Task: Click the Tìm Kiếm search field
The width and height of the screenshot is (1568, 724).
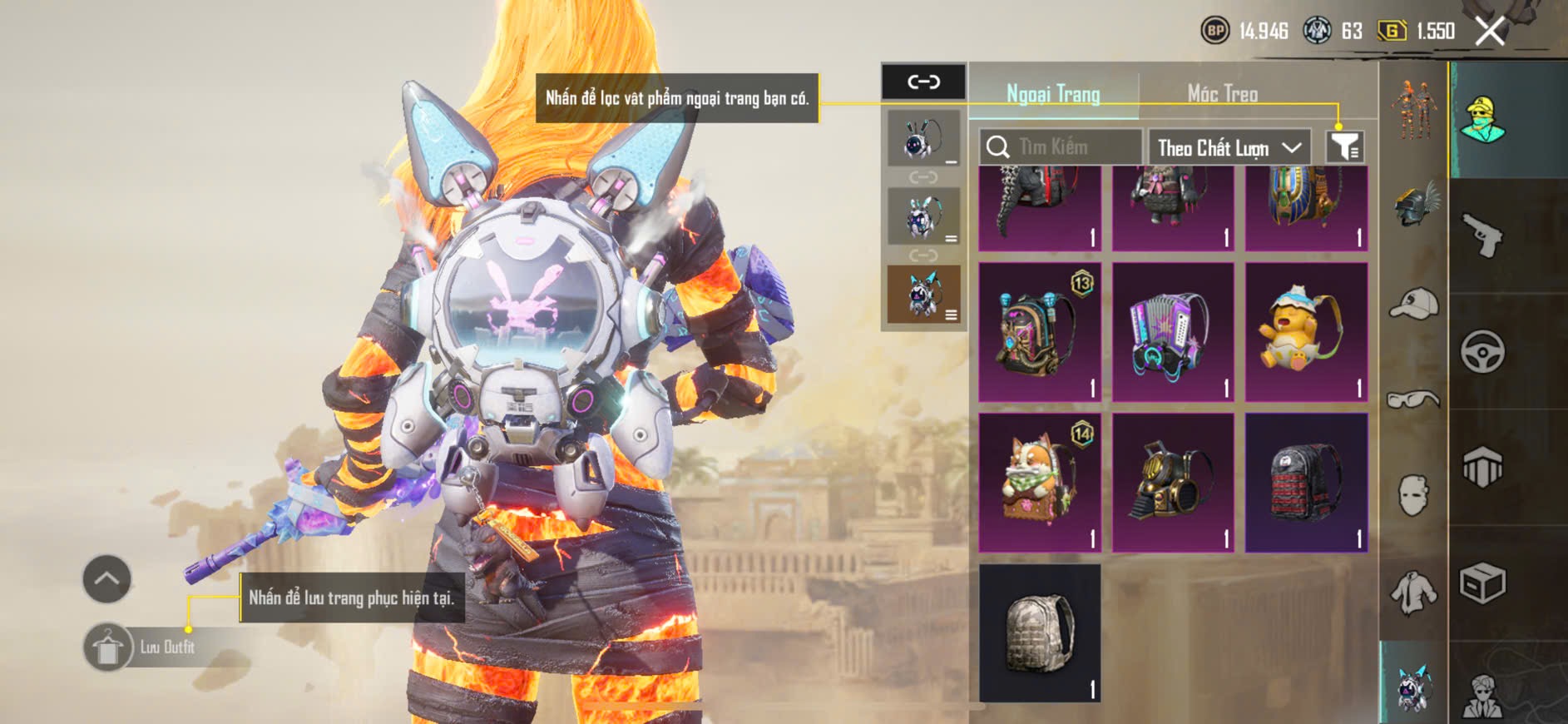Action: (x=1061, y=147)
